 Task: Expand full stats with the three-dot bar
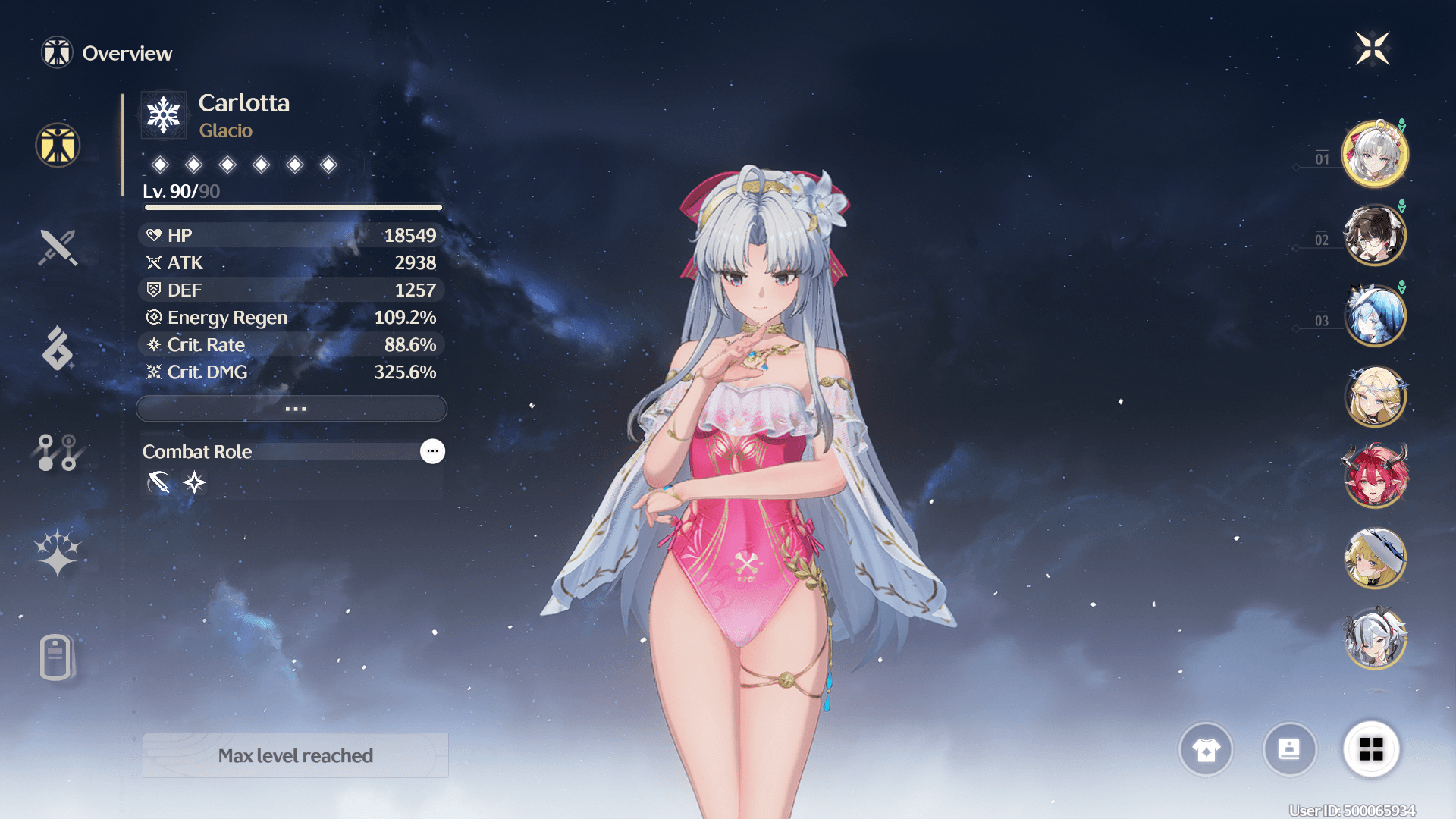[292, 409]
